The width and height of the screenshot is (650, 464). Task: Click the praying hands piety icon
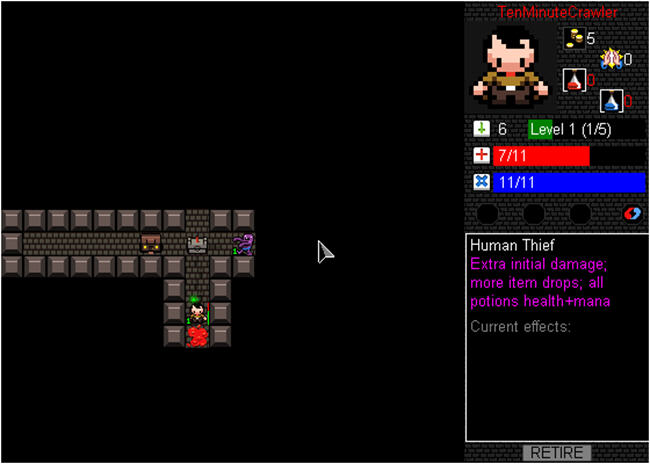click(611, 58)
